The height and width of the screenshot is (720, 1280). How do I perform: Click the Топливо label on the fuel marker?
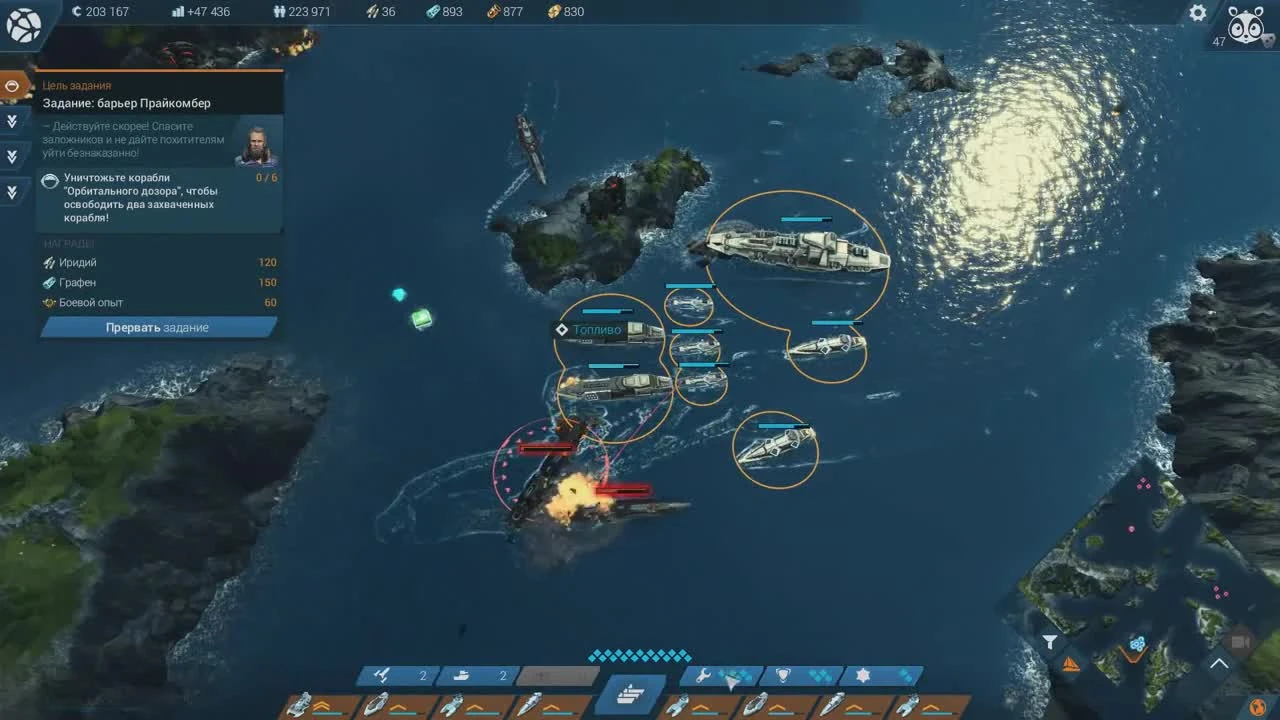[x=600, y=328]
